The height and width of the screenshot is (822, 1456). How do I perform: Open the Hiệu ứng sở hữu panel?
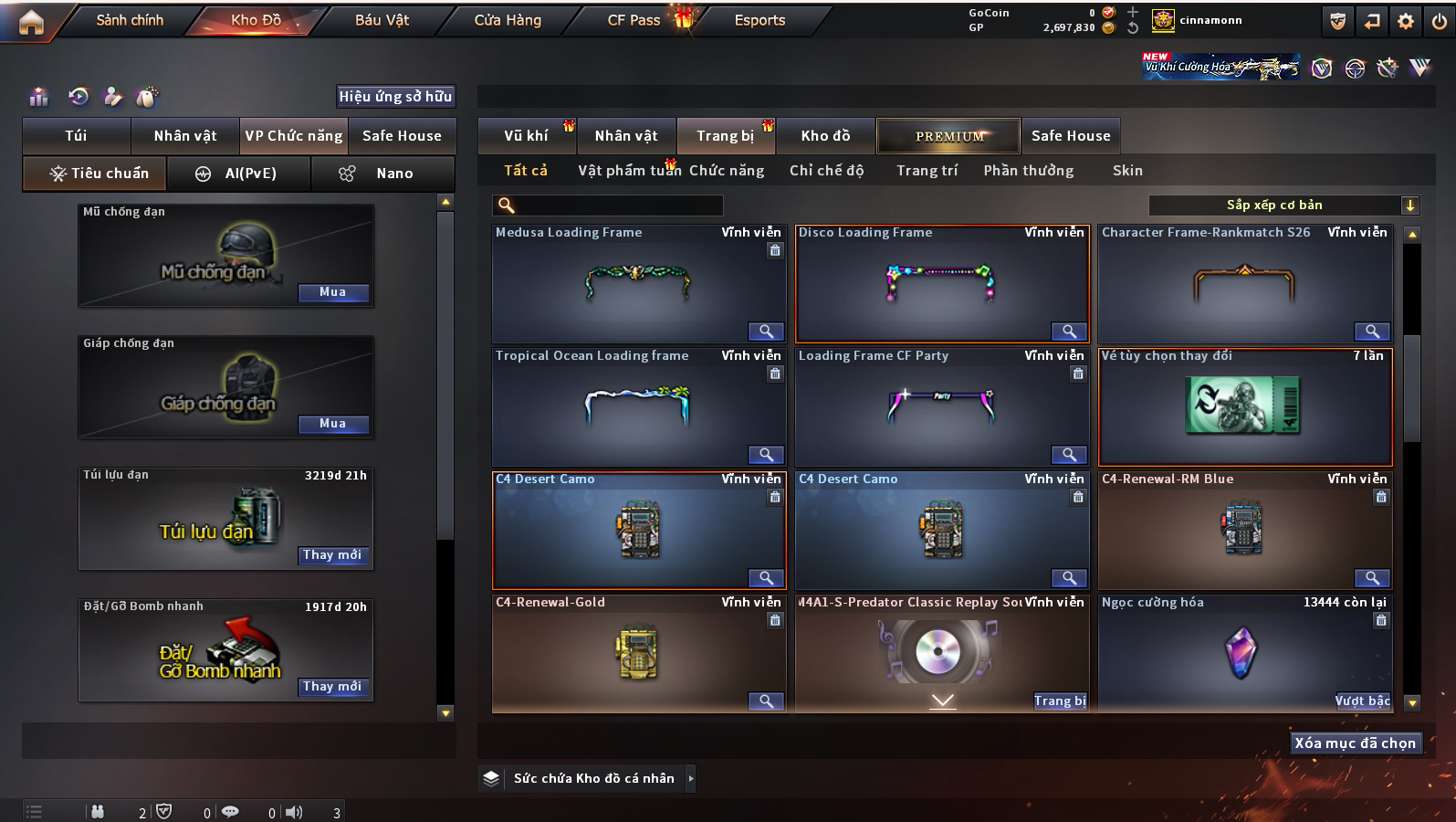tap(395, 97)
